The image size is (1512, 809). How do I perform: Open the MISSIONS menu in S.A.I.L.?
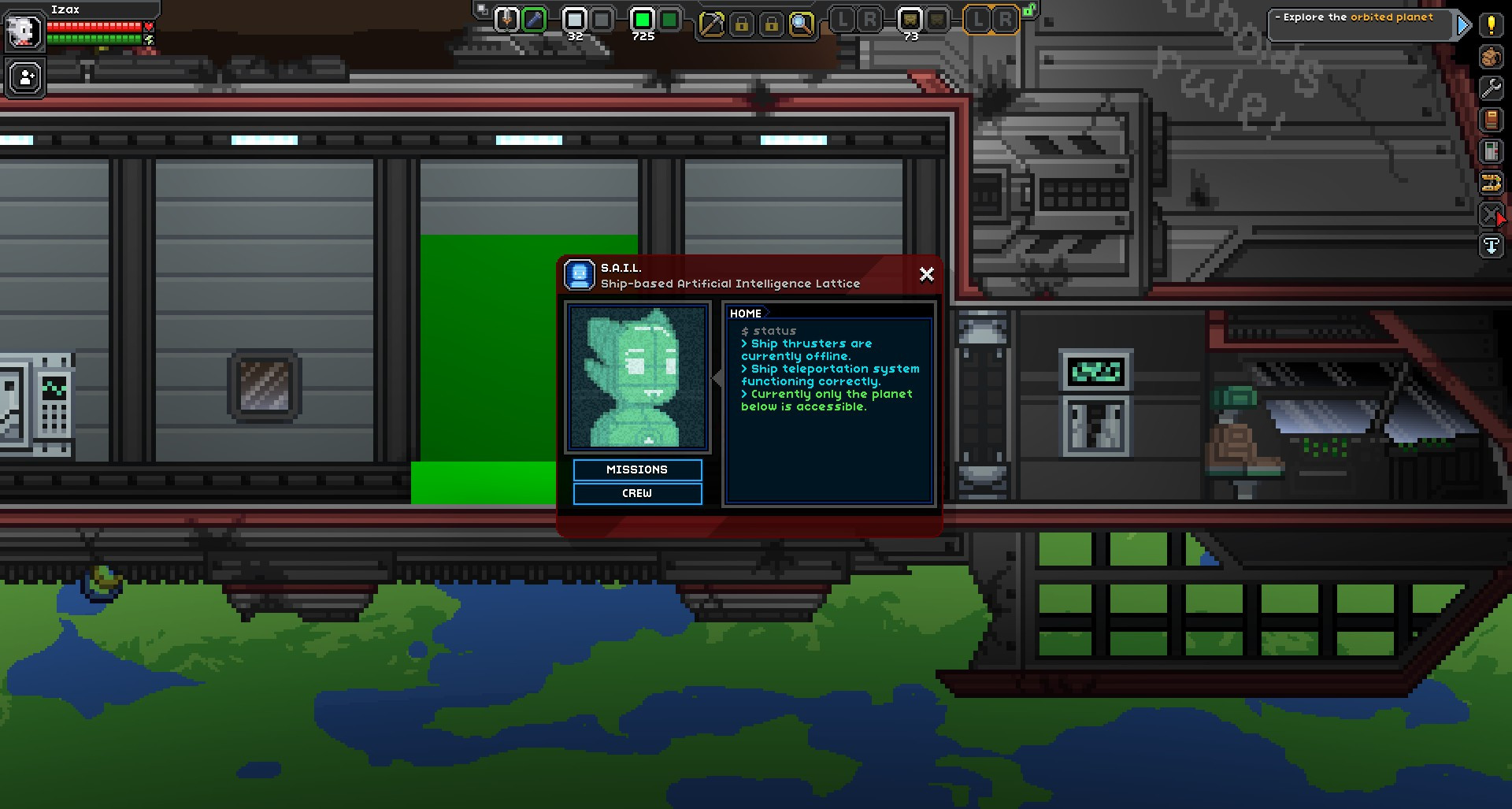(637, 469)
